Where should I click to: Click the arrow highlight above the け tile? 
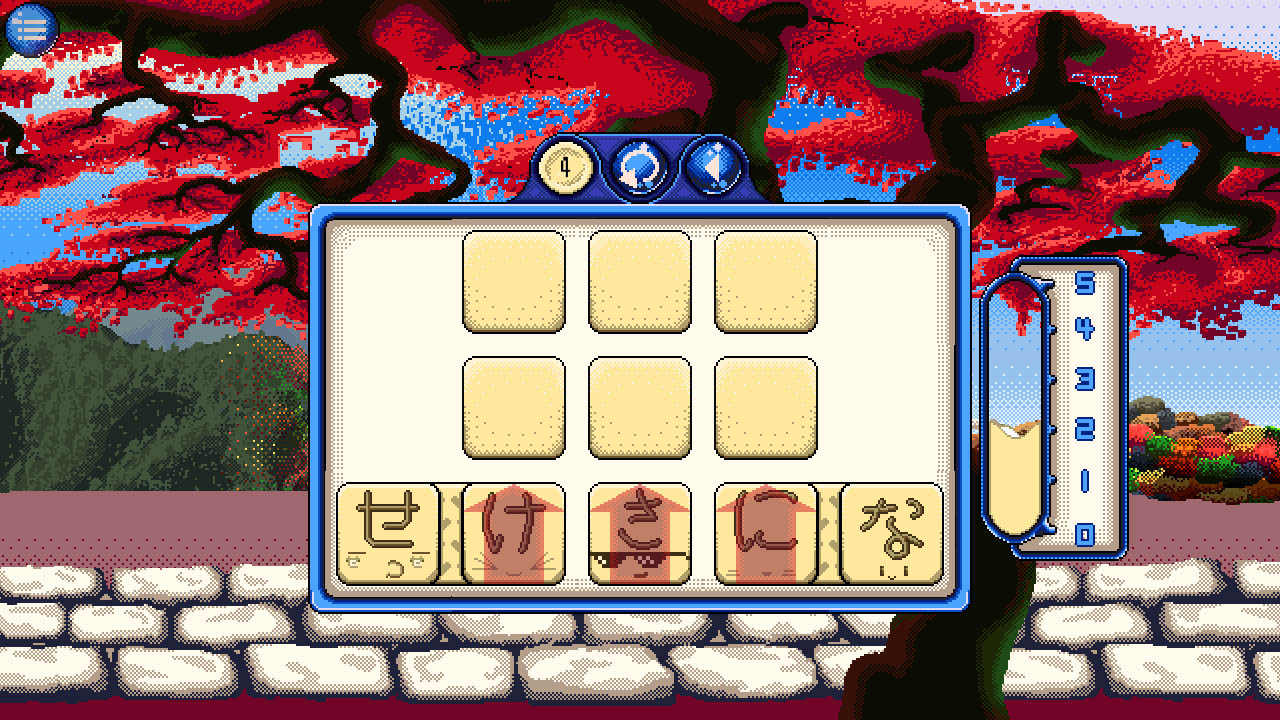tap(513, 496)
